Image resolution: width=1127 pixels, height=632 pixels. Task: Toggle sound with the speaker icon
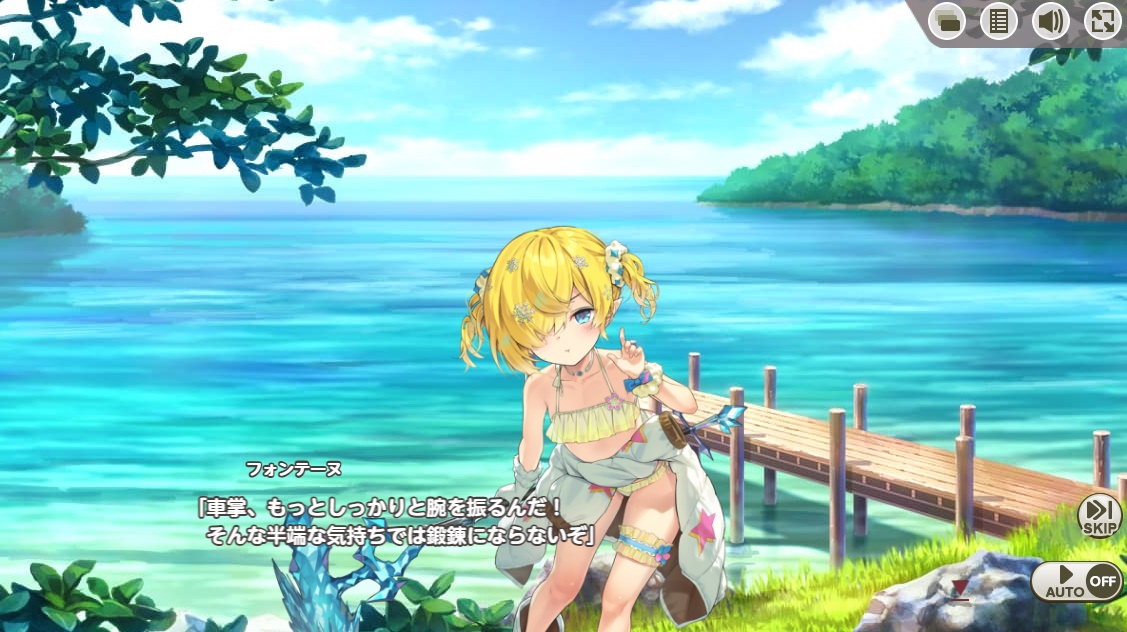coord(1050,21)
